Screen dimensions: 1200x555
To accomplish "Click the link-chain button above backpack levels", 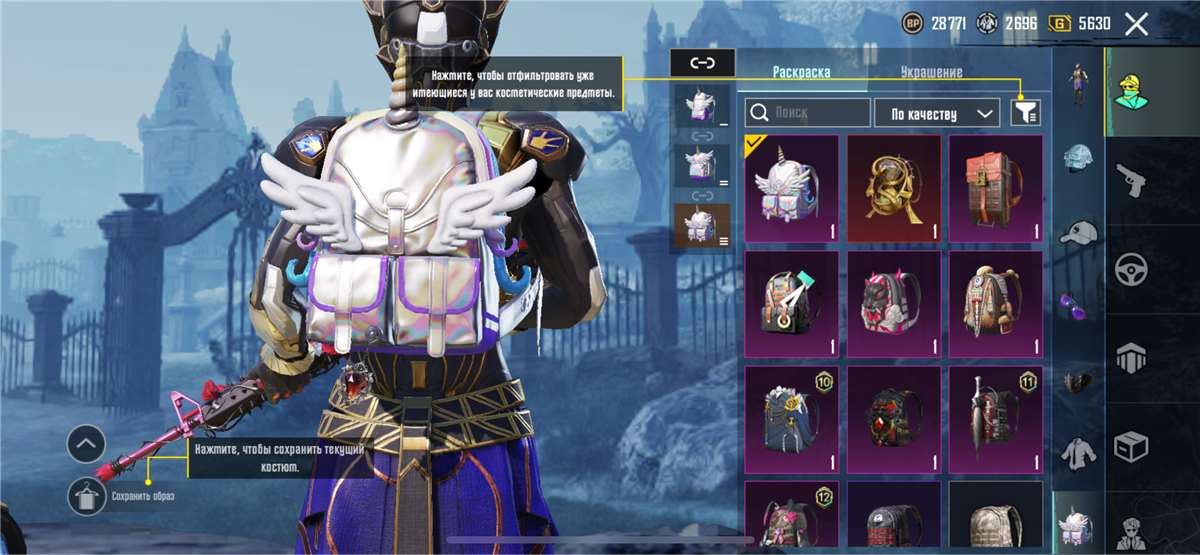I will pos(702,63).
